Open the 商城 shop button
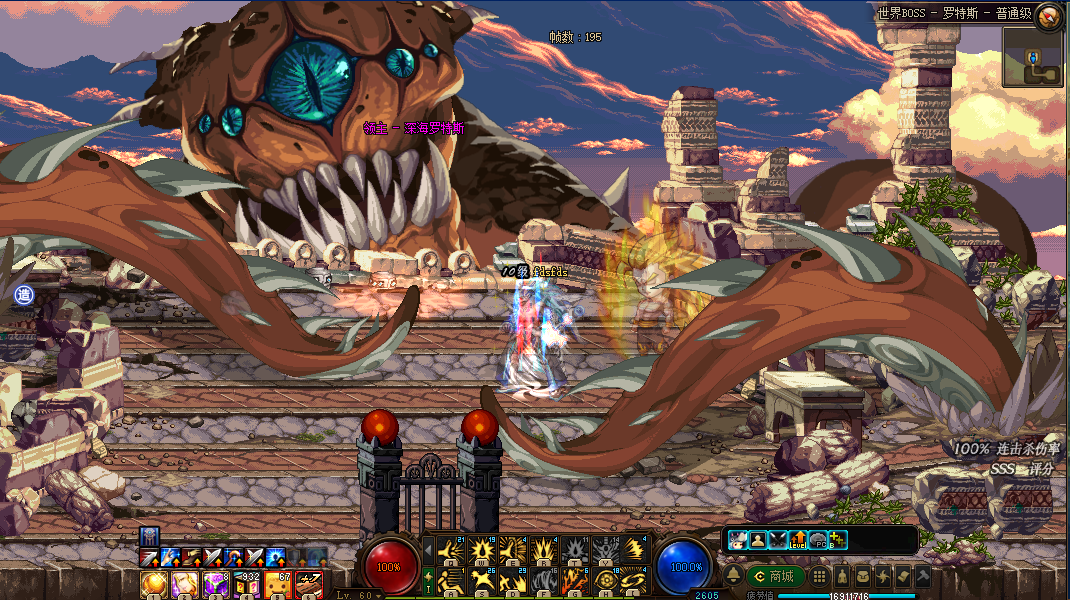 pos(777,577)
